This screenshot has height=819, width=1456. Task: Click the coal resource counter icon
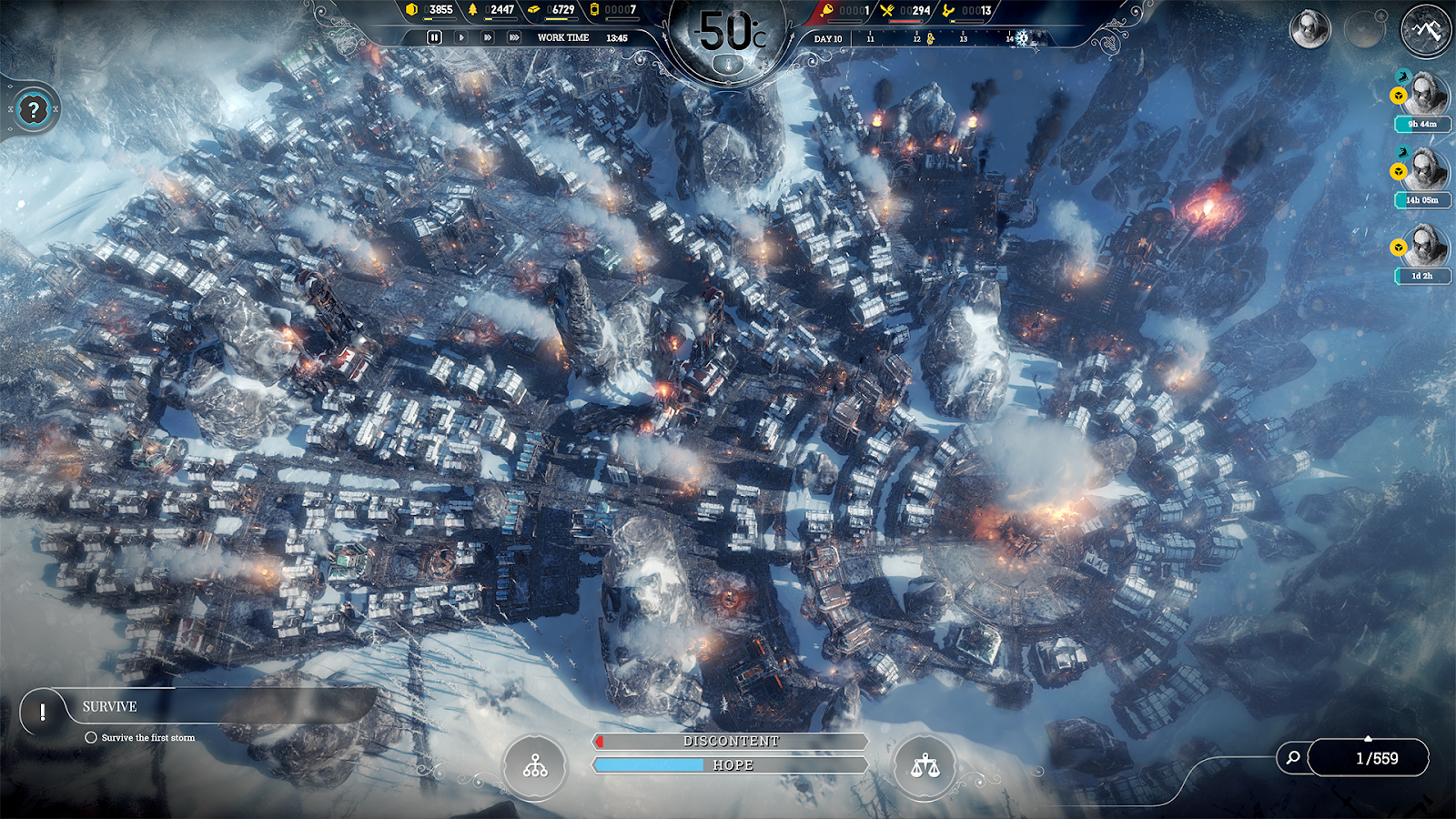(x=411, y=11)
